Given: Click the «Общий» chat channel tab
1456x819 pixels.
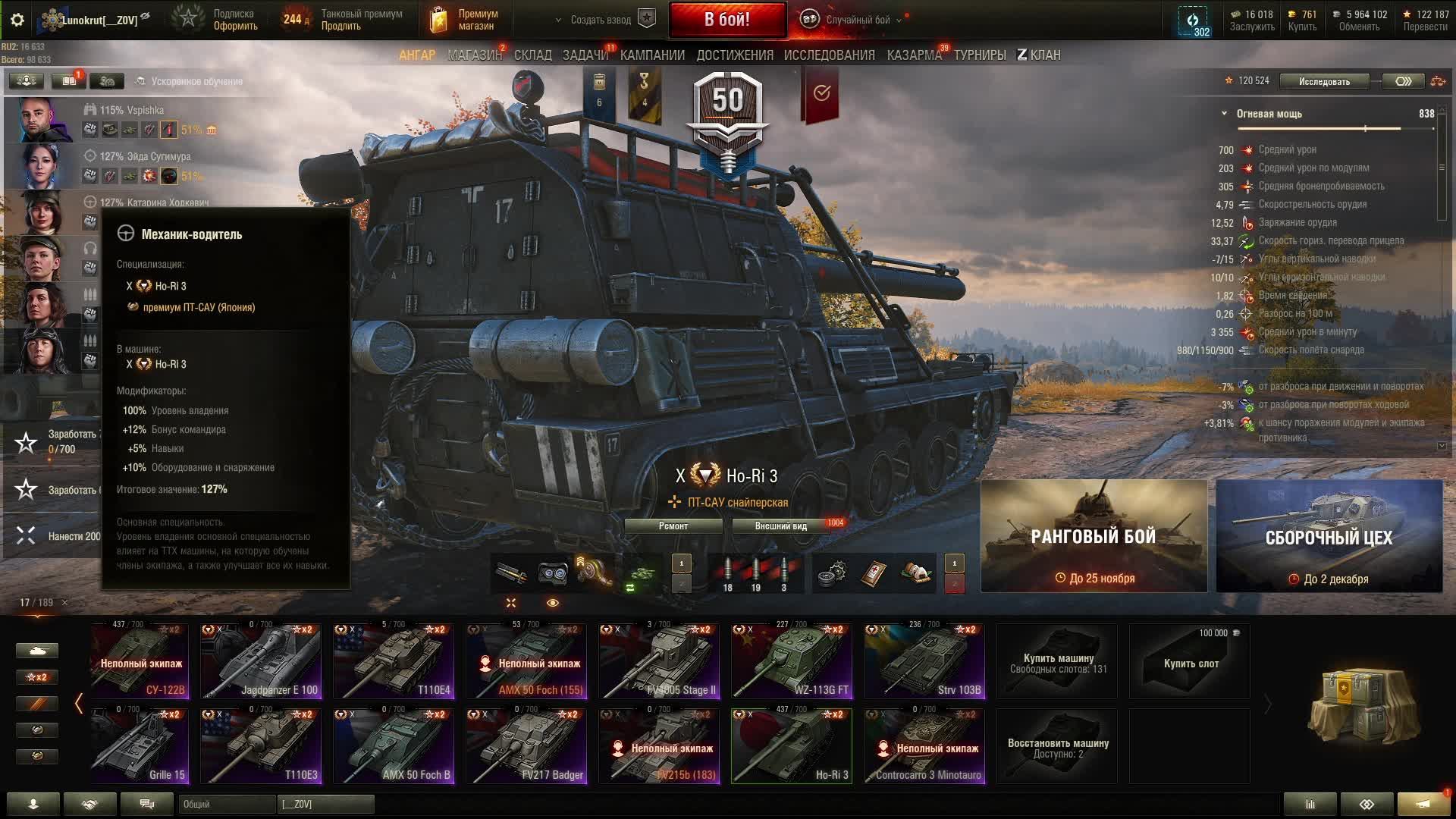Looking at the screenshot, I should tap(227, 804).
